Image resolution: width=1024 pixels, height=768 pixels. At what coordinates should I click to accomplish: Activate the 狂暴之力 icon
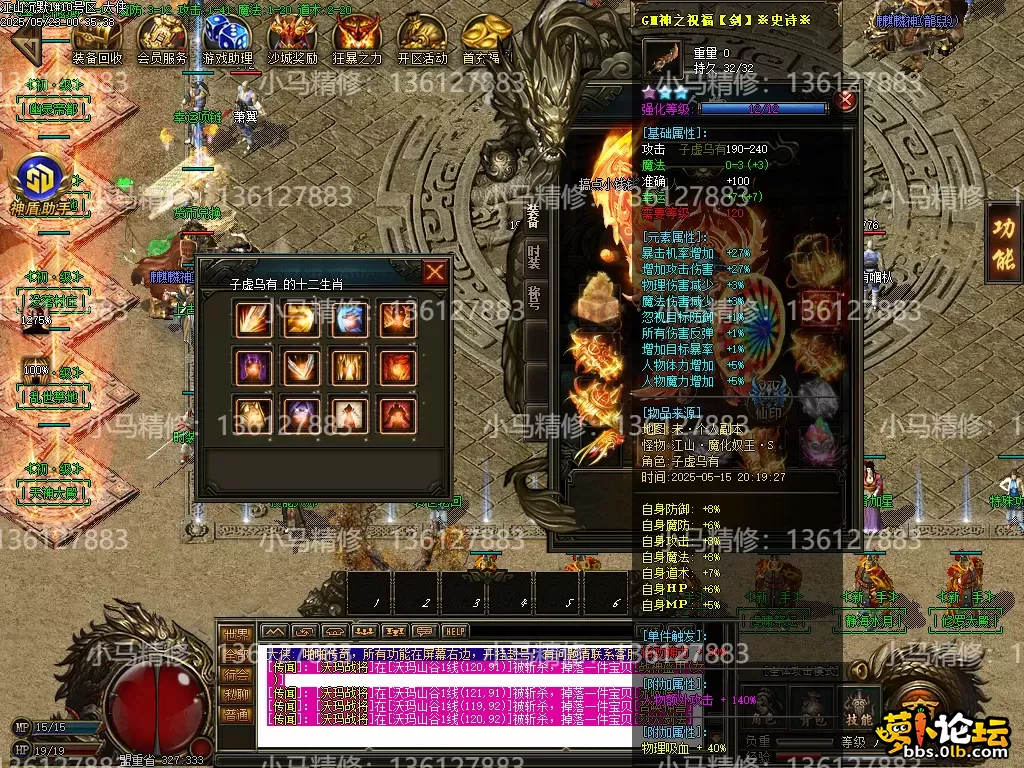pyautogui.click(x=357, y=41)
